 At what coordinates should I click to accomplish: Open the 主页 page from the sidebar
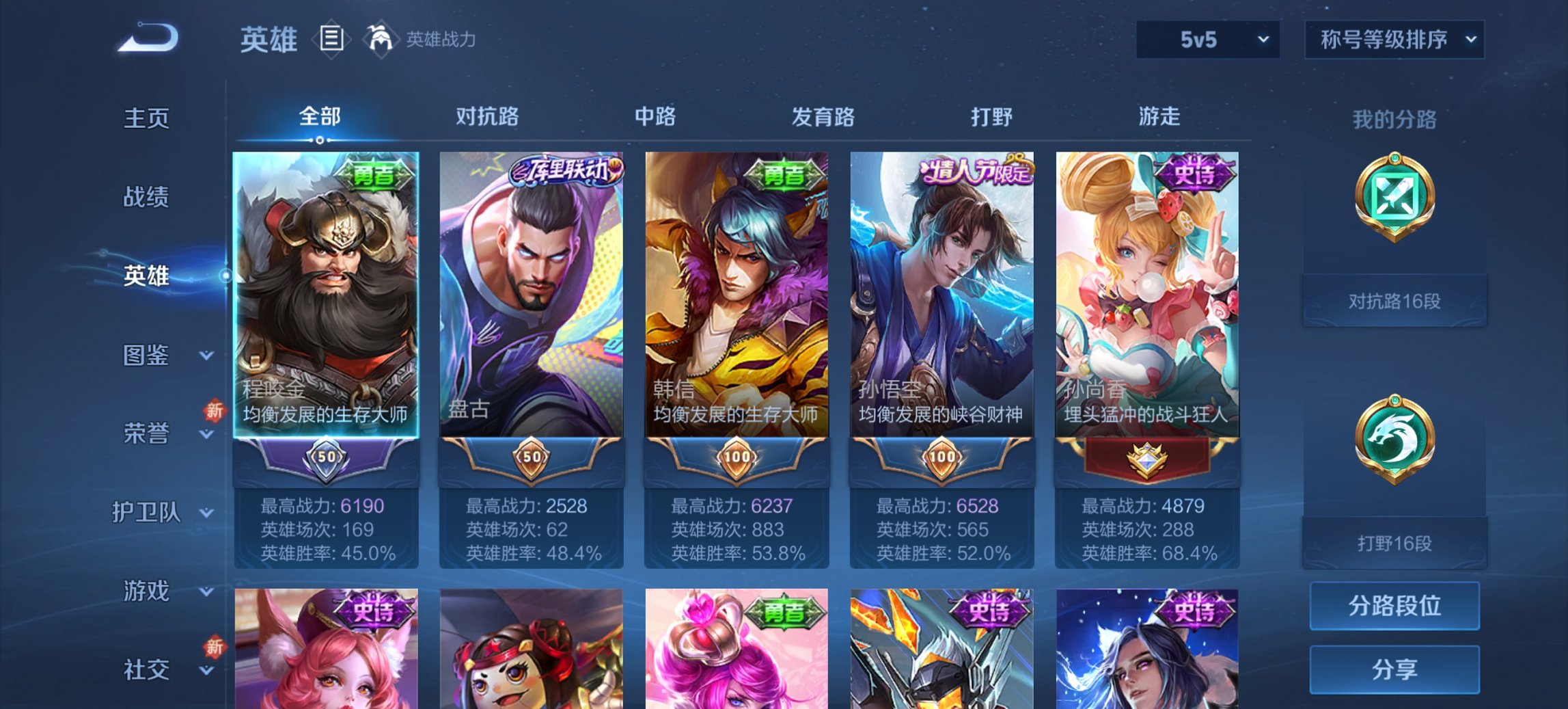tap(147, 118)
